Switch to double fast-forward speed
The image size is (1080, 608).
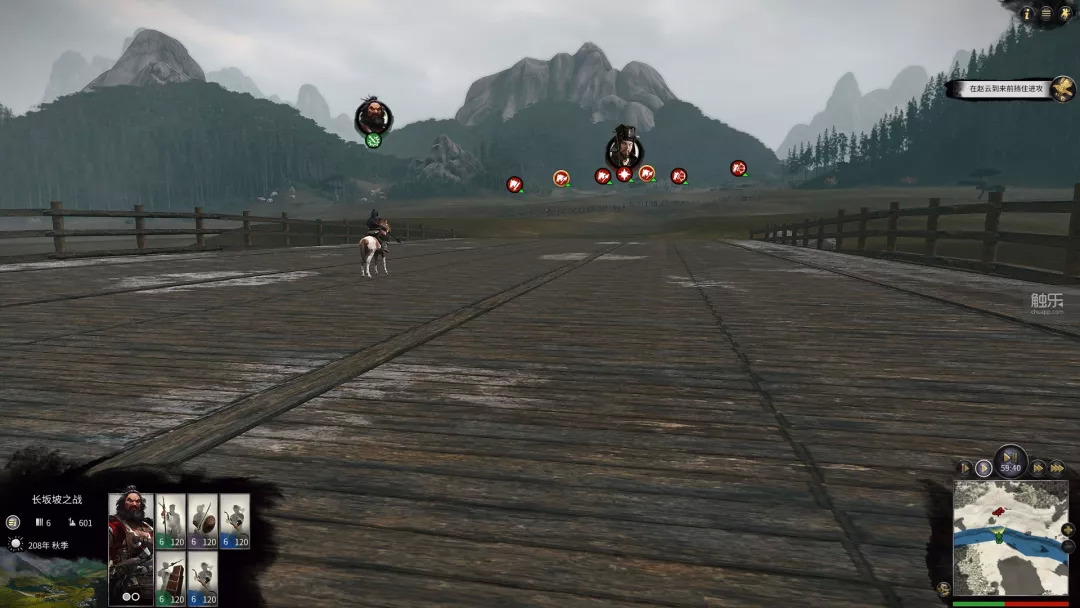(x=1039, y=467)
